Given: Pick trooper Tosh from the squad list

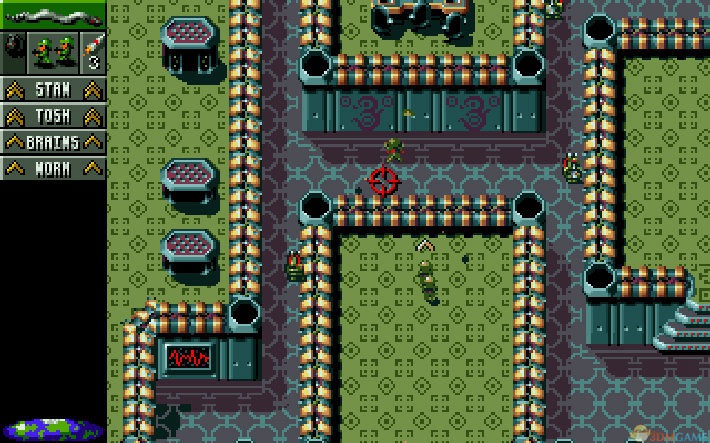Looking at the screenshot, I should tap(52, 116).
